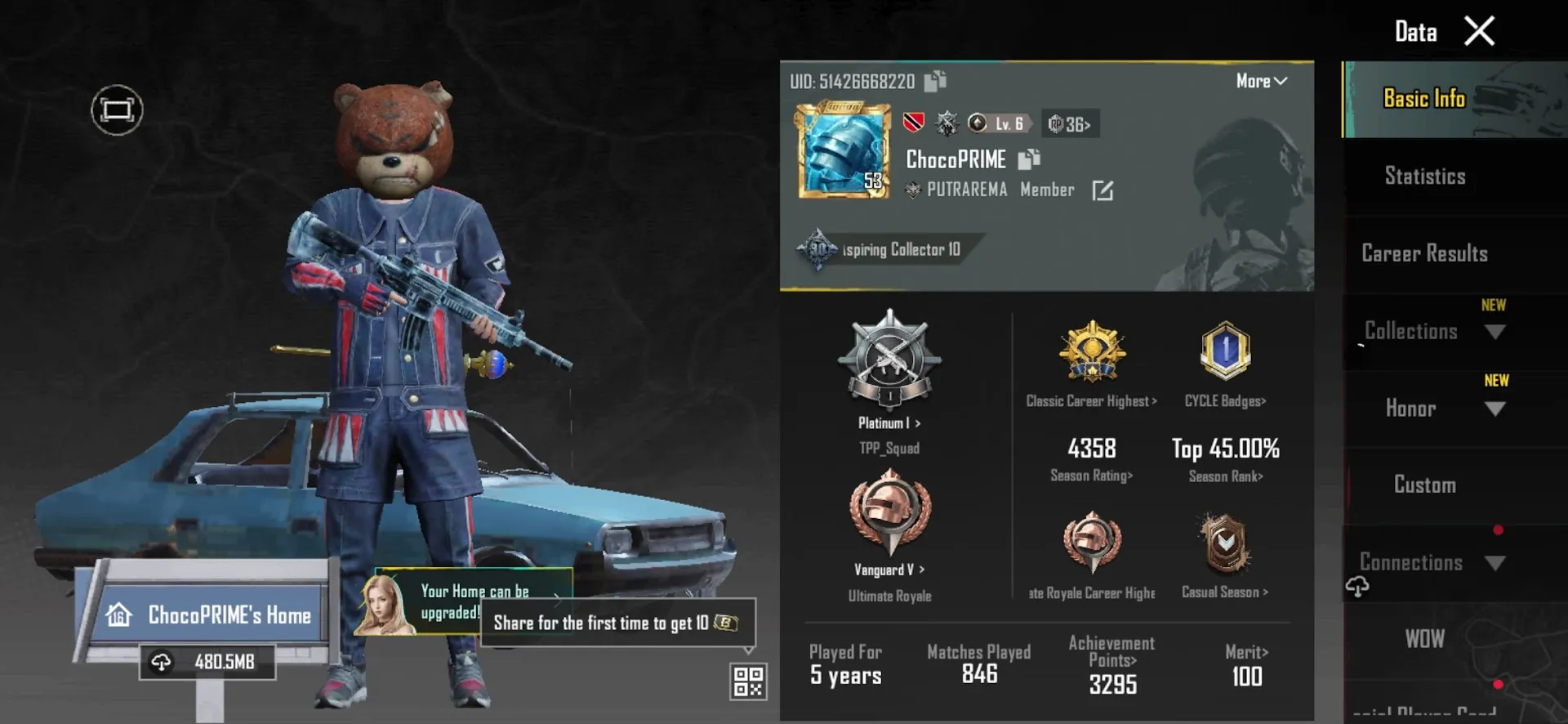The height and width of the screenshot is (724, 1568).
Task: View the RP 36 royale pass badge
Action: (x=1070, y=123)
